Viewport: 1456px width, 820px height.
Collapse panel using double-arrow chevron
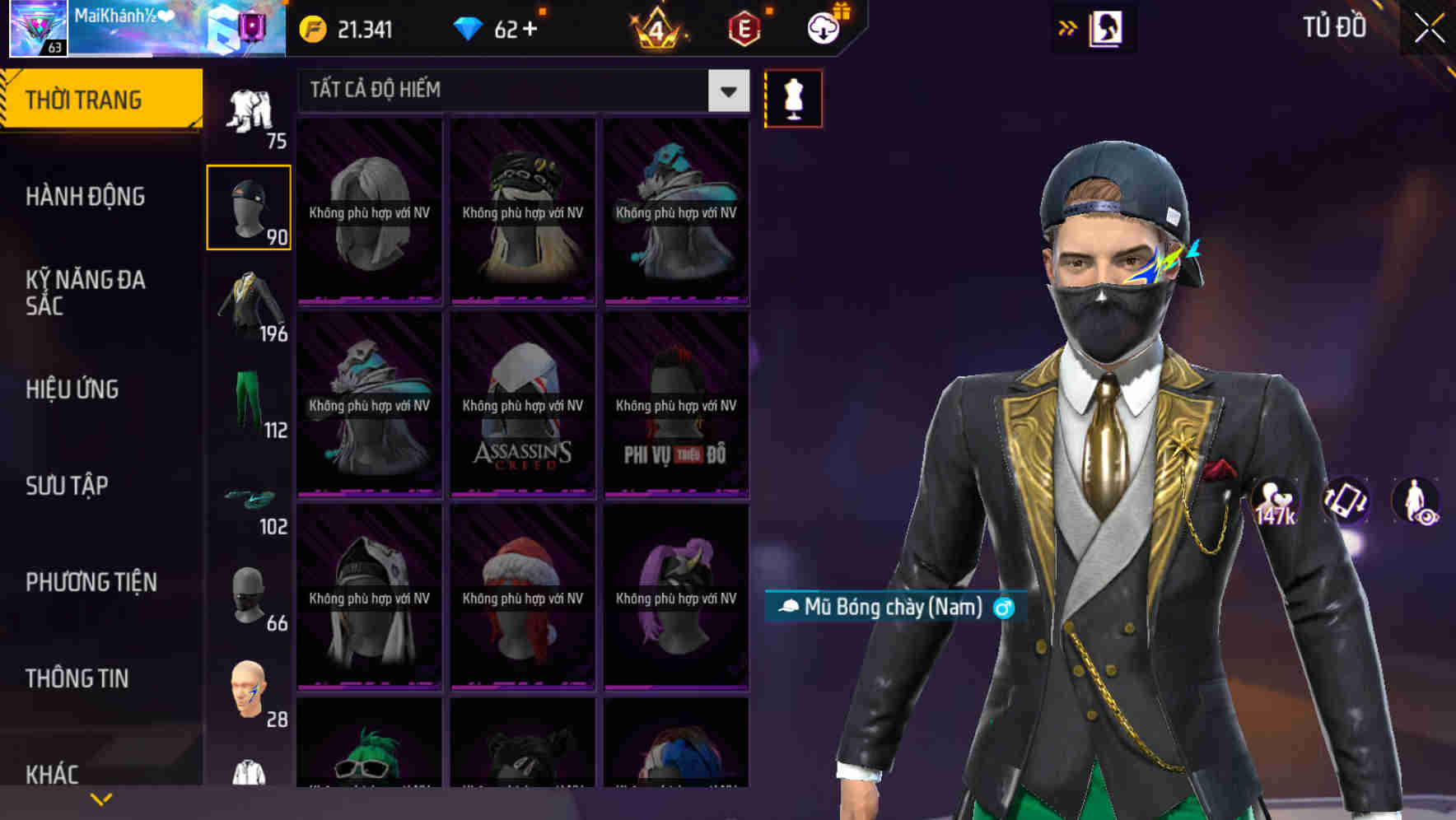1068,27
